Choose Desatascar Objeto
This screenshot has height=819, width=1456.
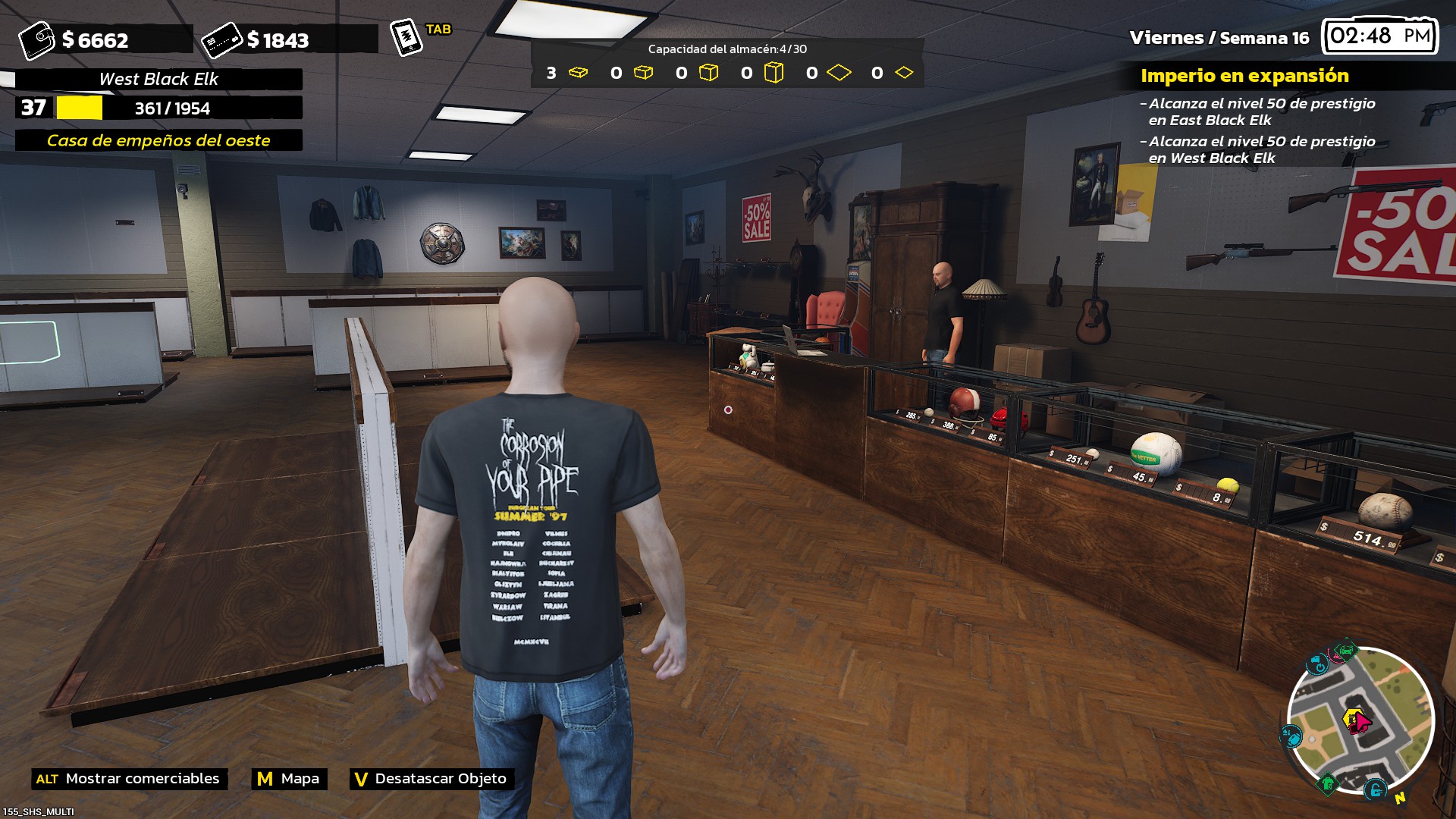[431, 779]
